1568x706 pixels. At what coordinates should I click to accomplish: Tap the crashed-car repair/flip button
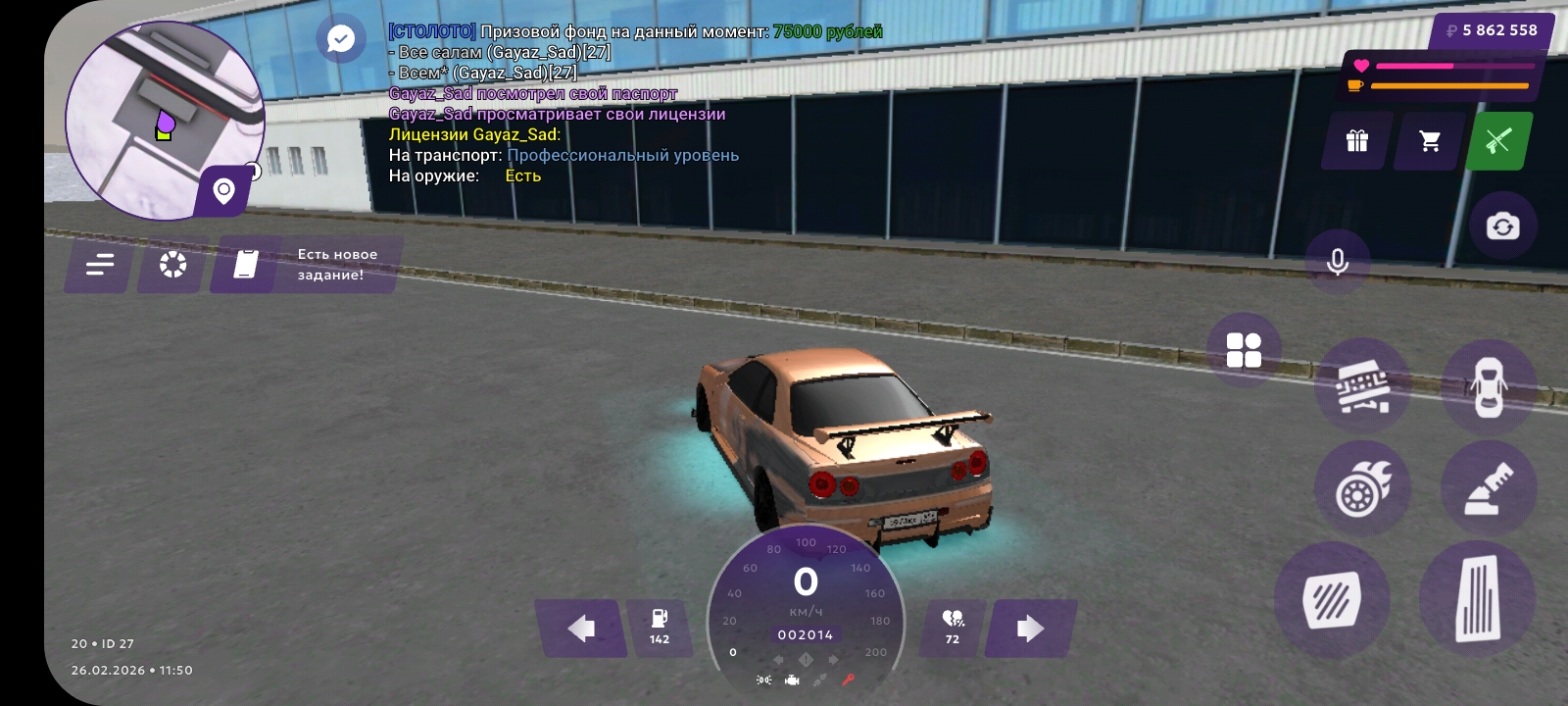pyautogui.click(x=1363, y=386)
